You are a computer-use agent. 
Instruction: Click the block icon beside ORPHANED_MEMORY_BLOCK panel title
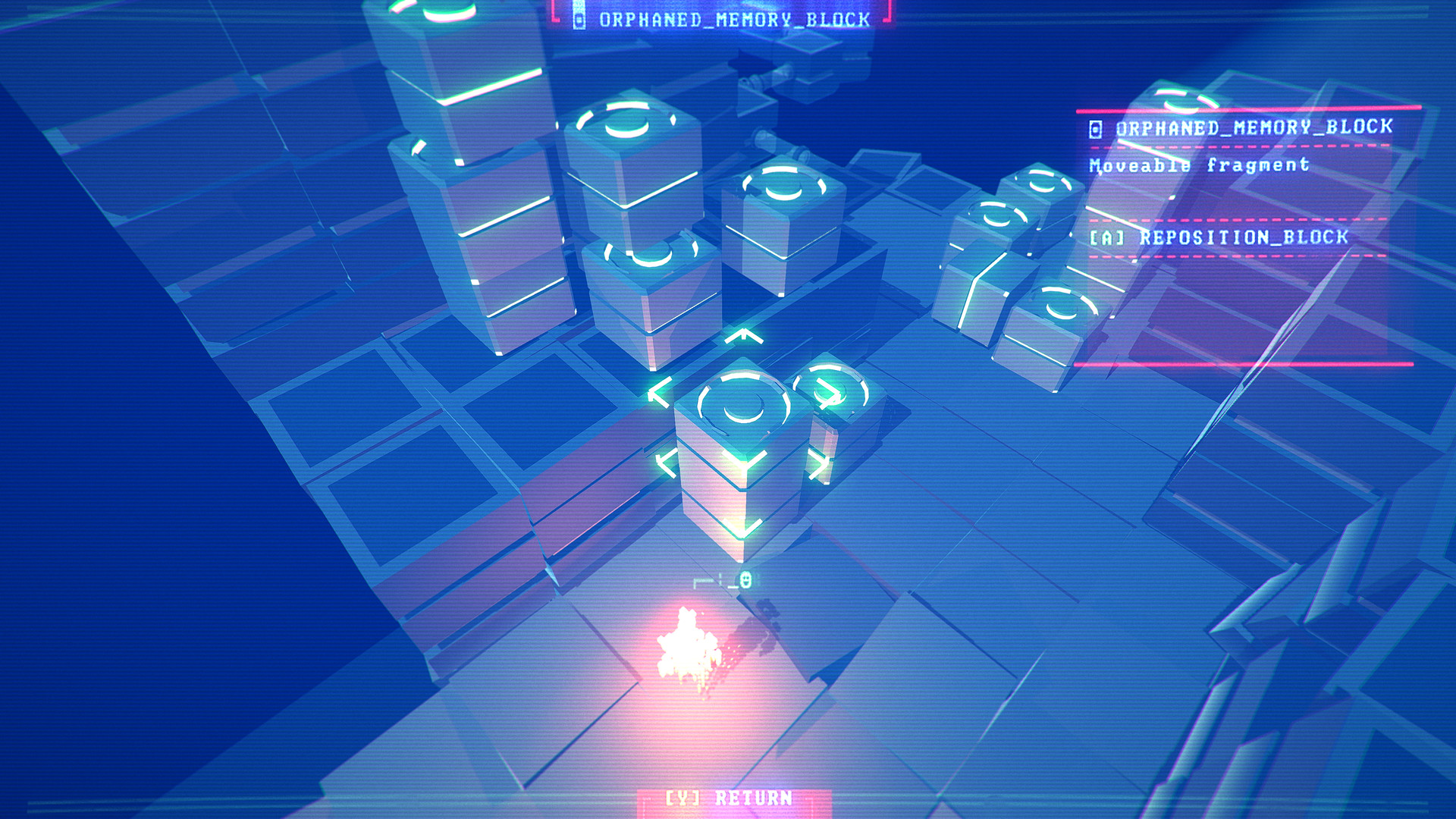click(x=1094, y=129)
